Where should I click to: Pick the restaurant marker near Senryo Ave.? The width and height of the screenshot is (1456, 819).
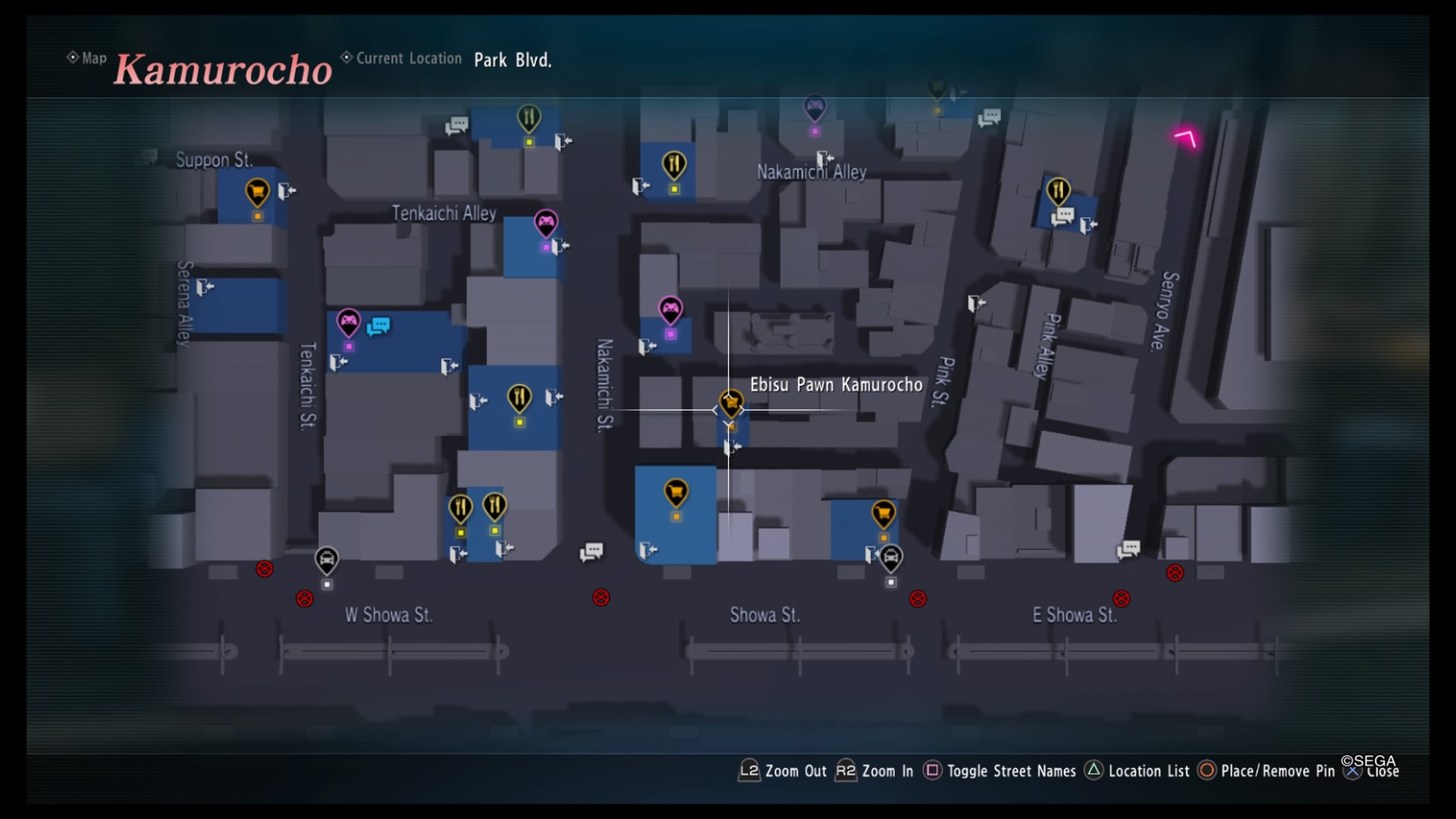tap(1058, 190)
